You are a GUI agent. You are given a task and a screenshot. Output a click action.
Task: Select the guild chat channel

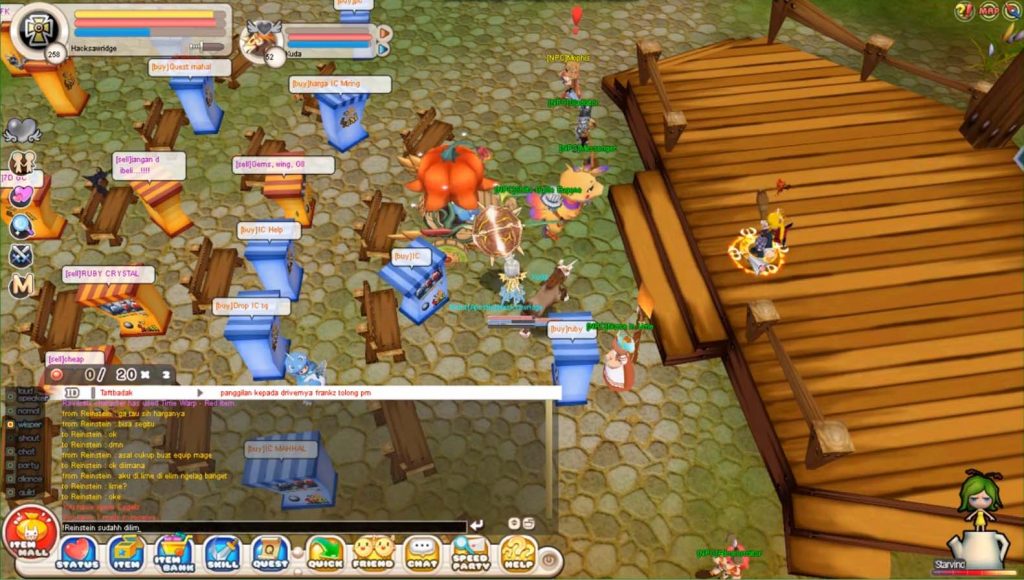[28, 492]
